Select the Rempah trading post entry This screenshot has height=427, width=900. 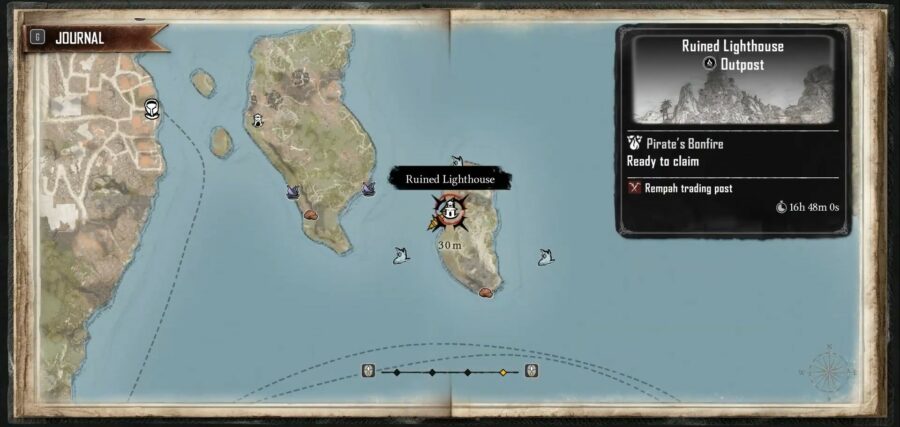680,188
